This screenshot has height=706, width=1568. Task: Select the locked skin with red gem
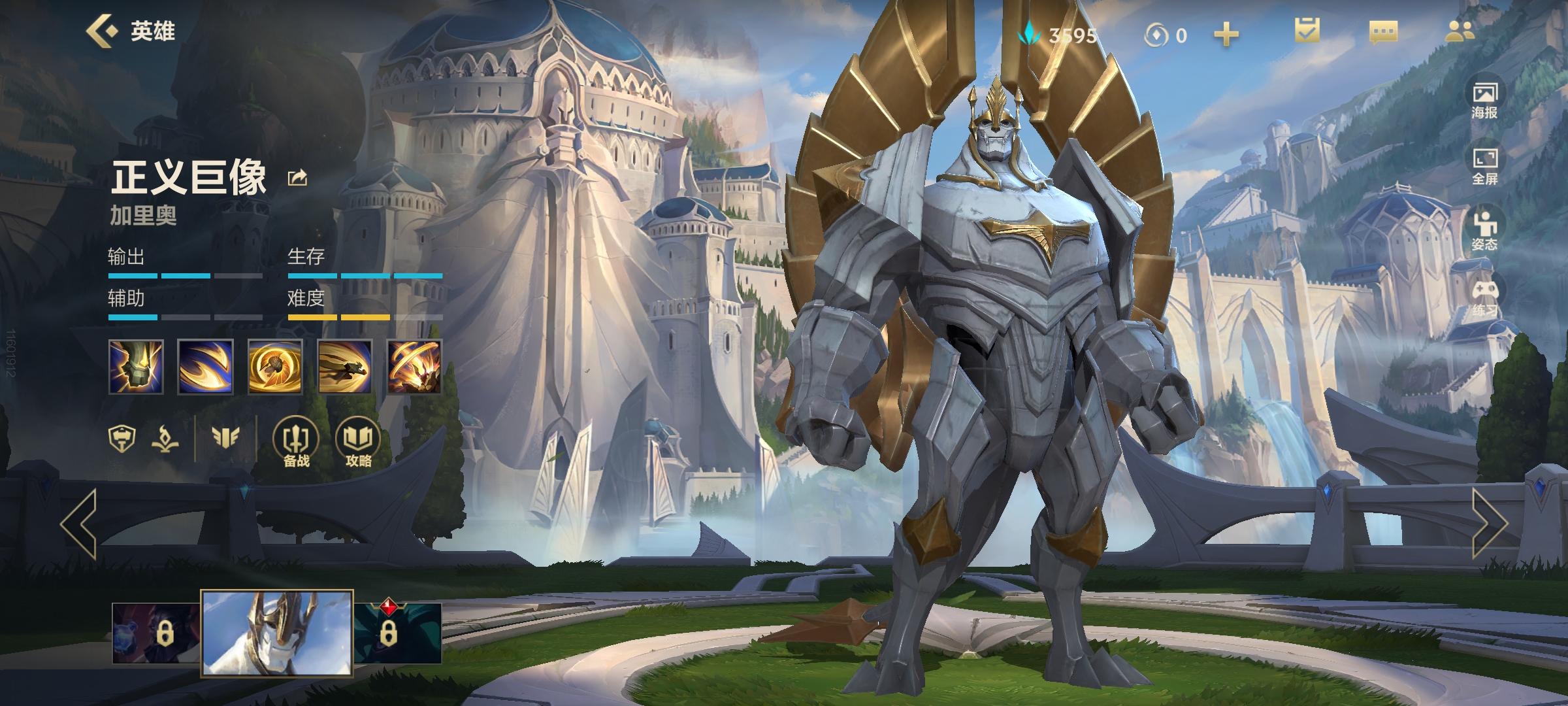pos(397,633)
